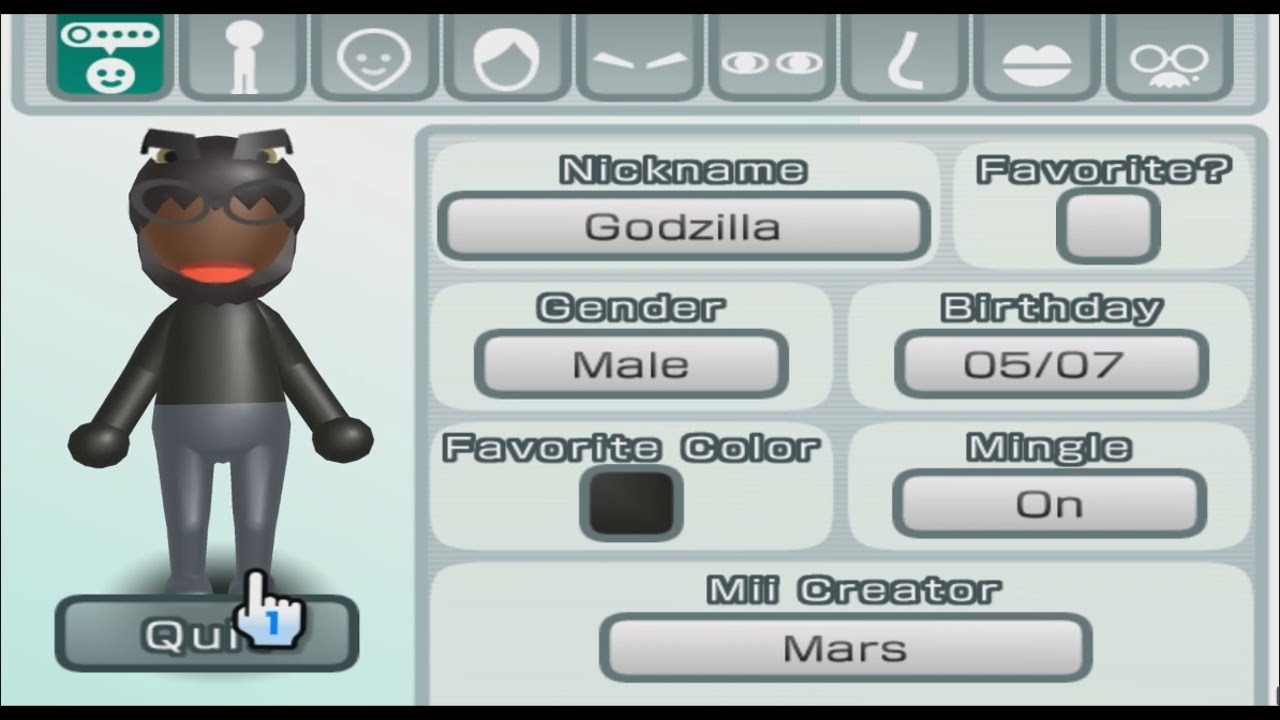Expand the Gender selector
The width and height of the screenshot is (1280, 720).
[630, 363]
